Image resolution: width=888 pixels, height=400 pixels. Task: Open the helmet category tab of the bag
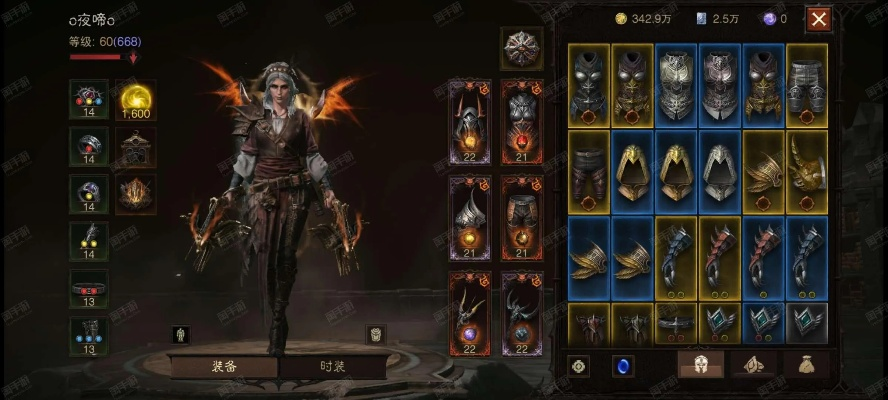[x=701, y=366]
